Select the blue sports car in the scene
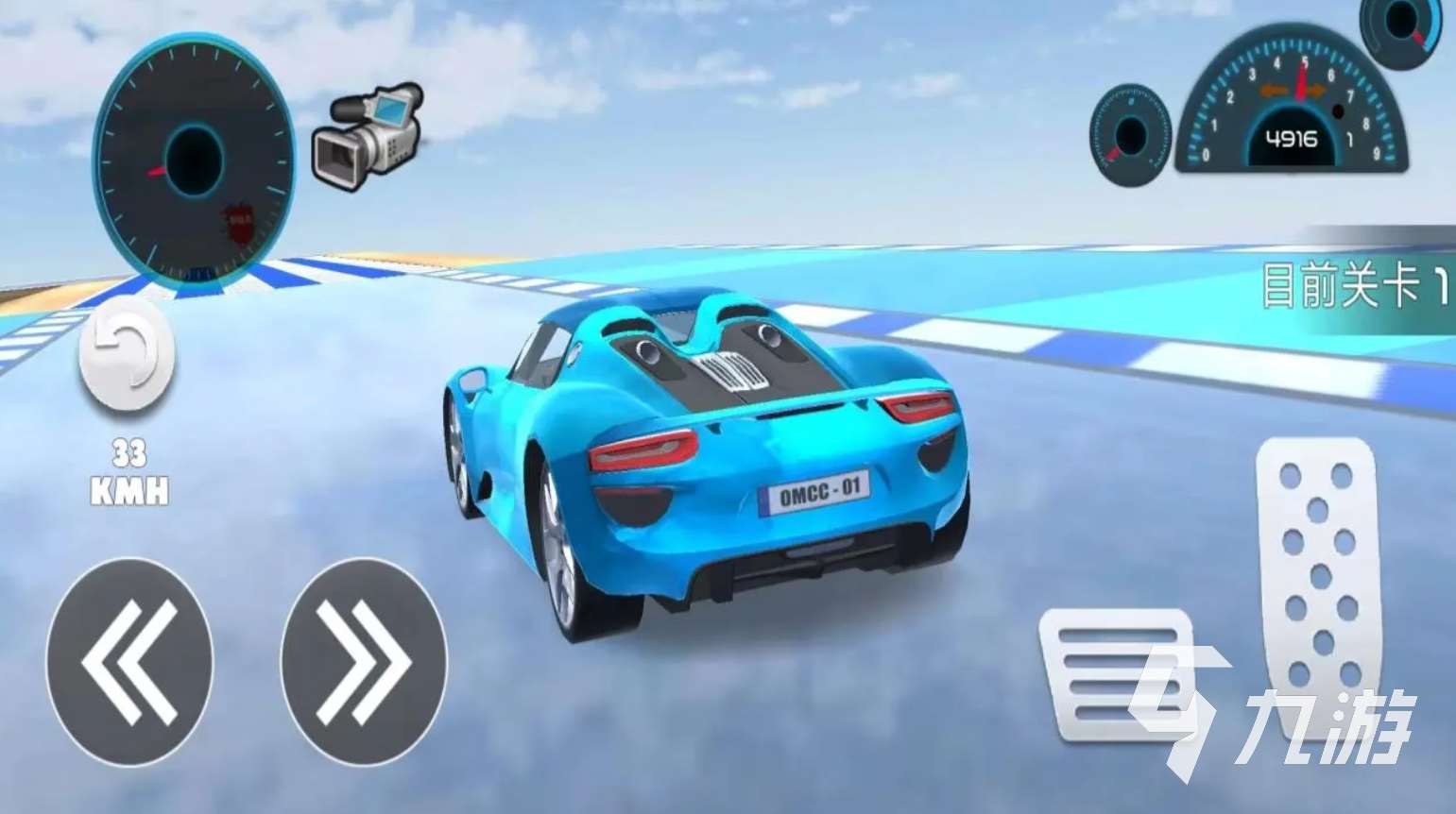Viewport: 1456px width, 814px height. pyautogui.click(x=709, y=453)
